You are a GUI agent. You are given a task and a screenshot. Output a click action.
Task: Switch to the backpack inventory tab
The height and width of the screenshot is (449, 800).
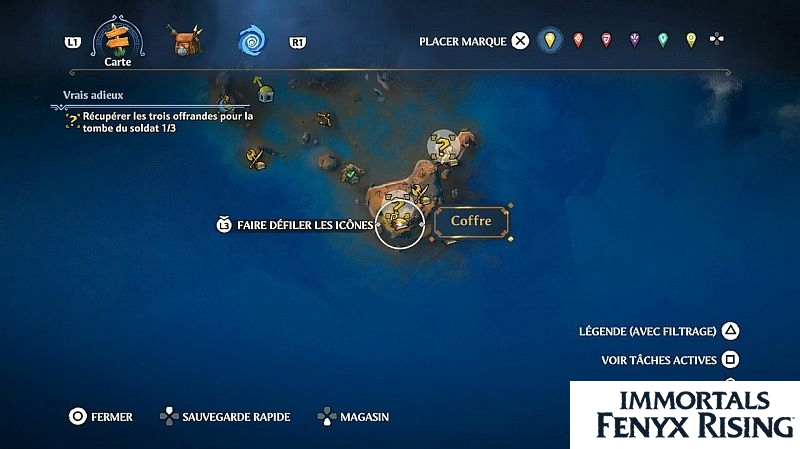[x=183, y=41]
